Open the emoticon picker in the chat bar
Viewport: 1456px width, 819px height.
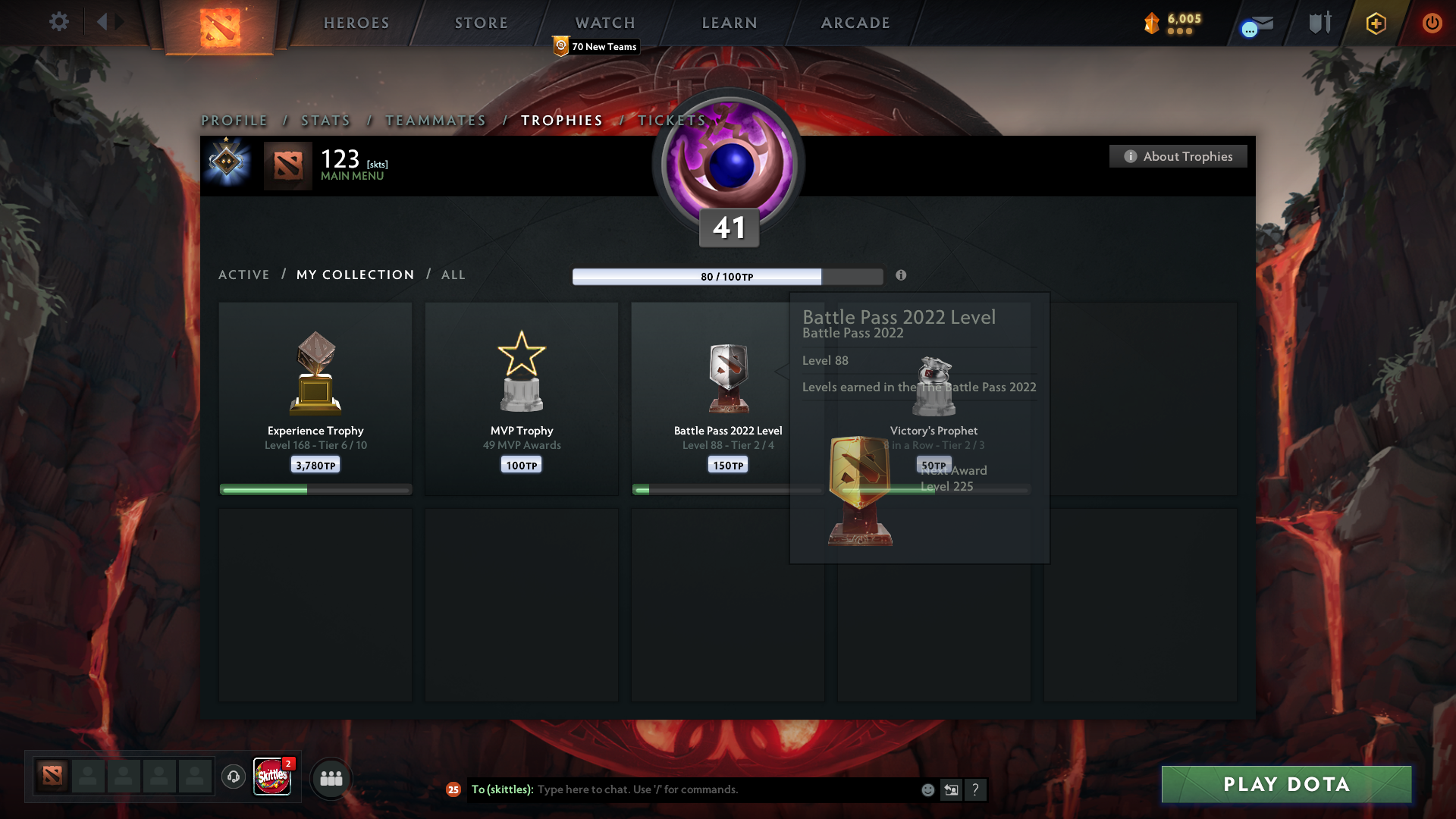(x=927, y=789)
